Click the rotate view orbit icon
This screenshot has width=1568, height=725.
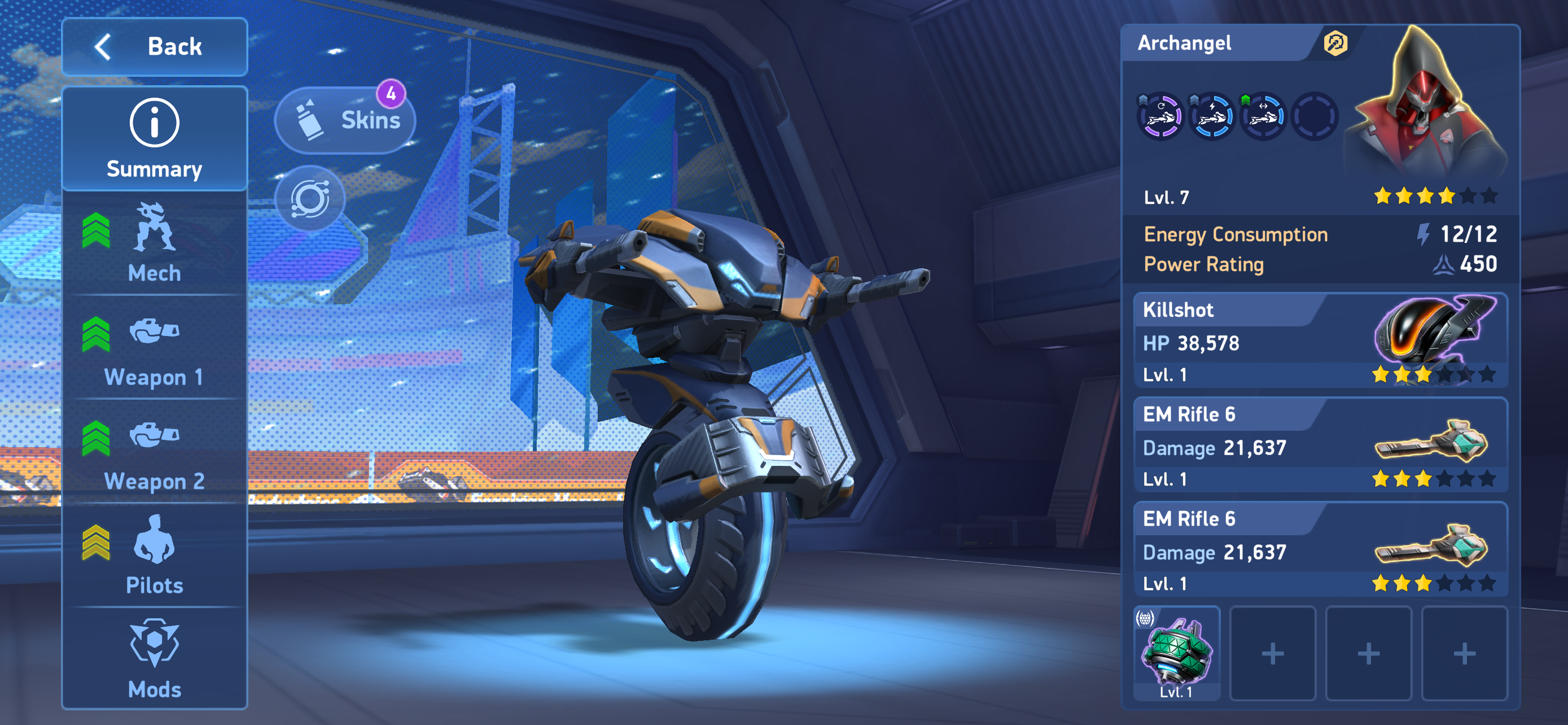click(x=310, y=198)
